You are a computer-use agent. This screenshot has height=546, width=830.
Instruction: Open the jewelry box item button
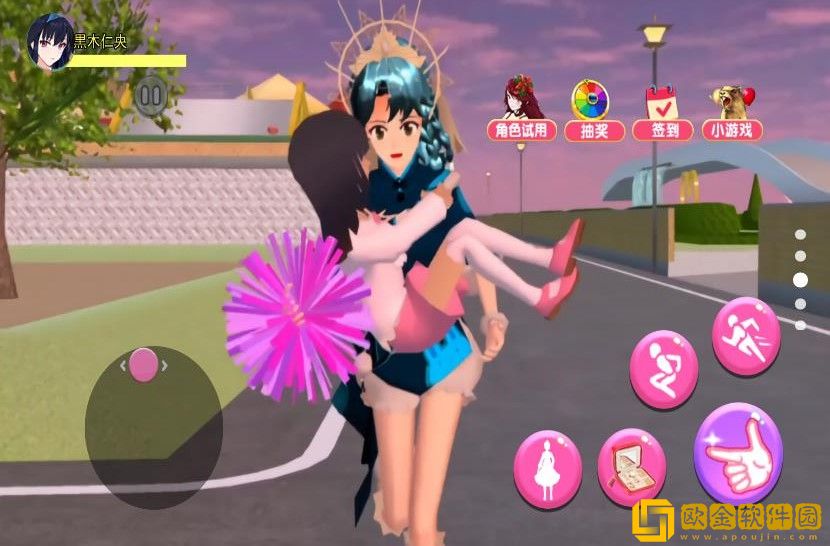(631, 468)
